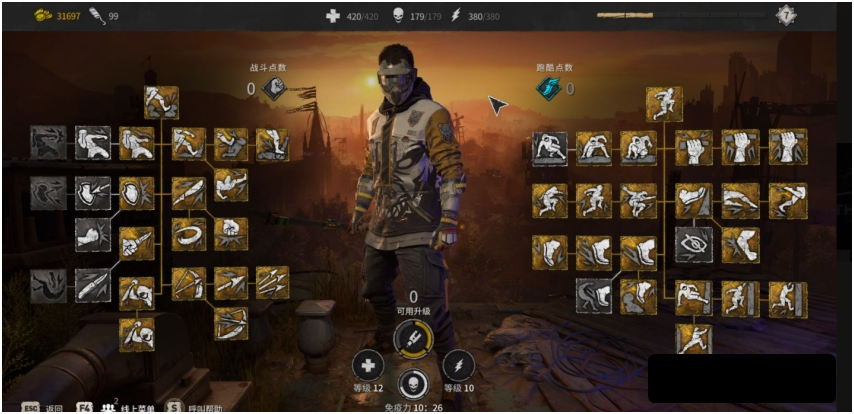Viewport: 854px width, 414px height.
Task: Select the whip loop combat skill
Action: click(188, 234)
